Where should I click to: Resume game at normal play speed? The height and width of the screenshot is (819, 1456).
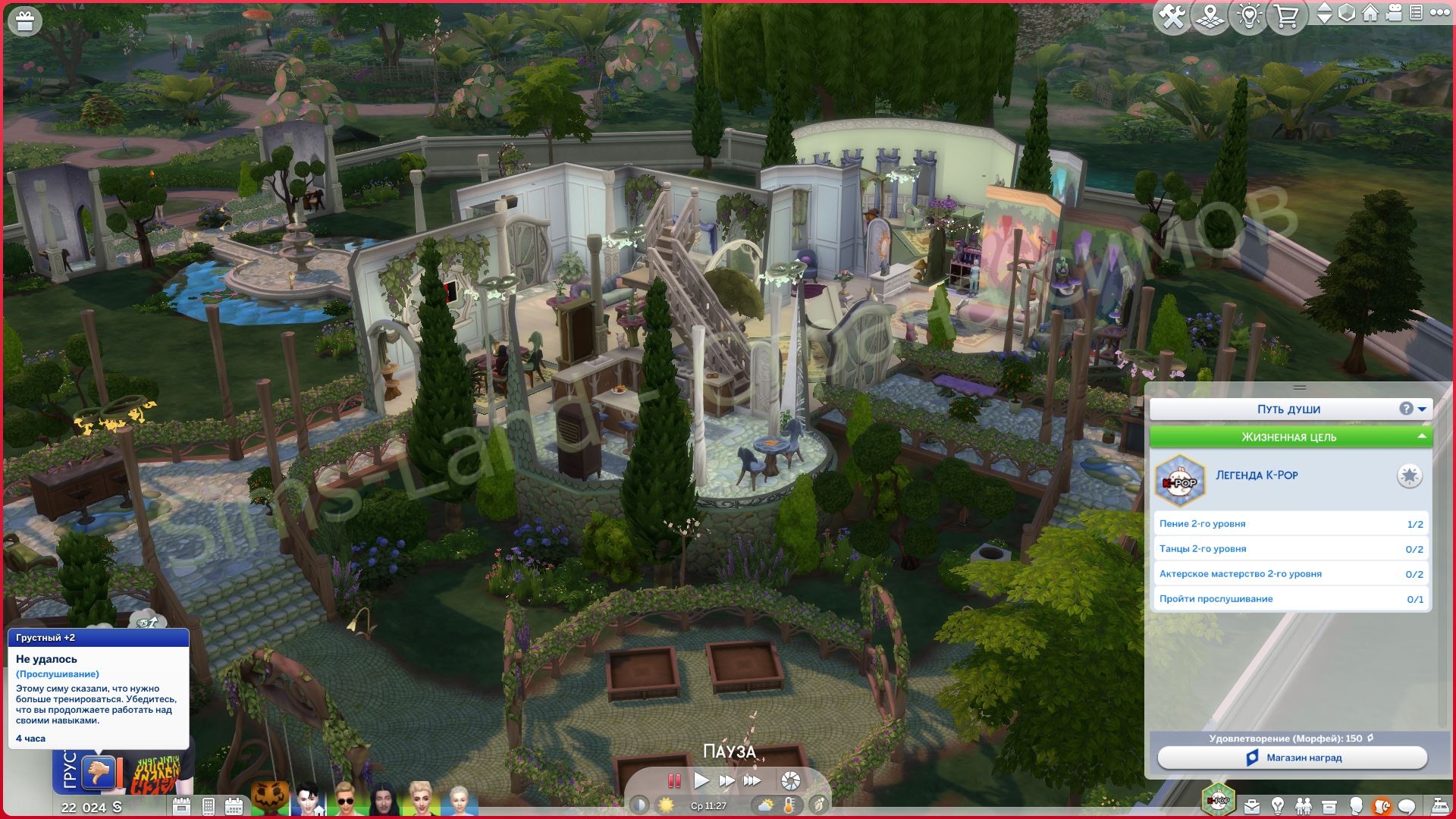pos(701,780)
